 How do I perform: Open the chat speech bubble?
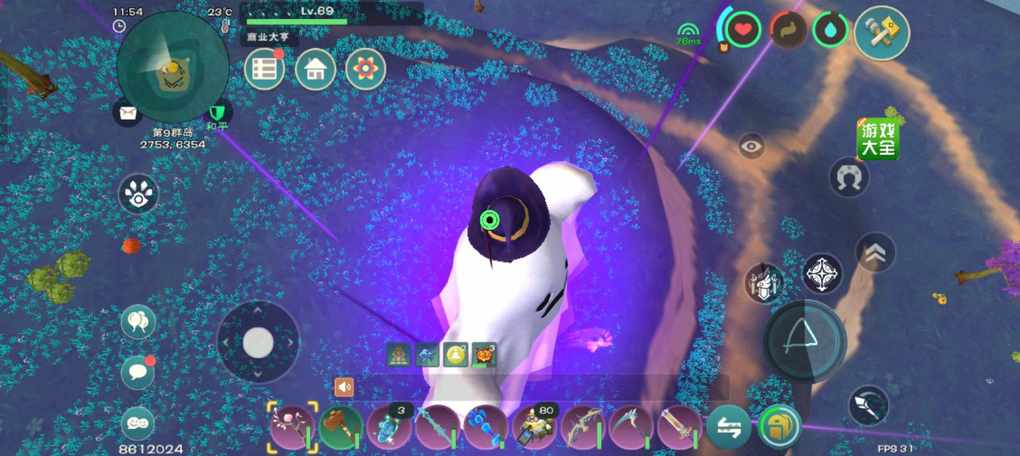tap(138, 372)
